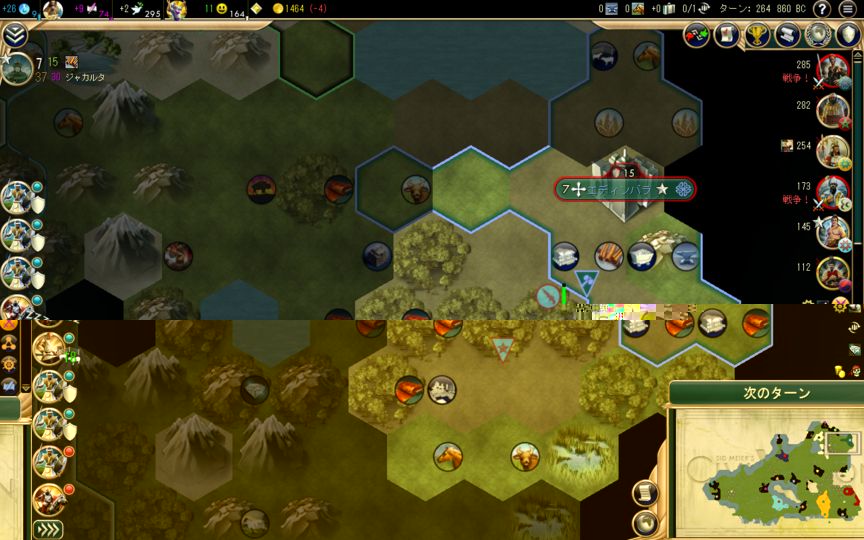
Task: Select the leader portrait with score 254
Action: (832, 152)
